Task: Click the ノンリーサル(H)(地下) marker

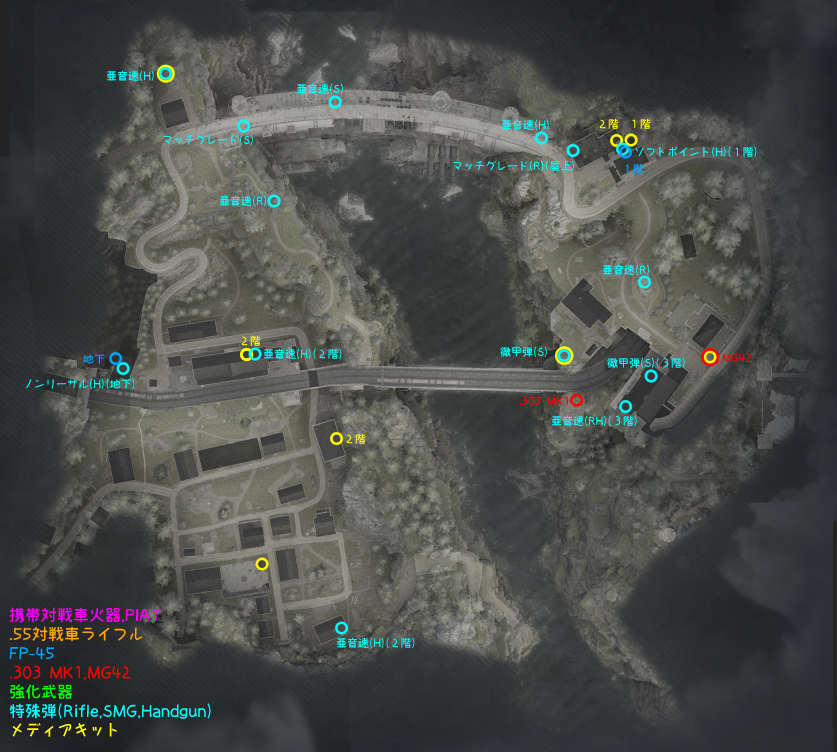Action: (123, 369)
